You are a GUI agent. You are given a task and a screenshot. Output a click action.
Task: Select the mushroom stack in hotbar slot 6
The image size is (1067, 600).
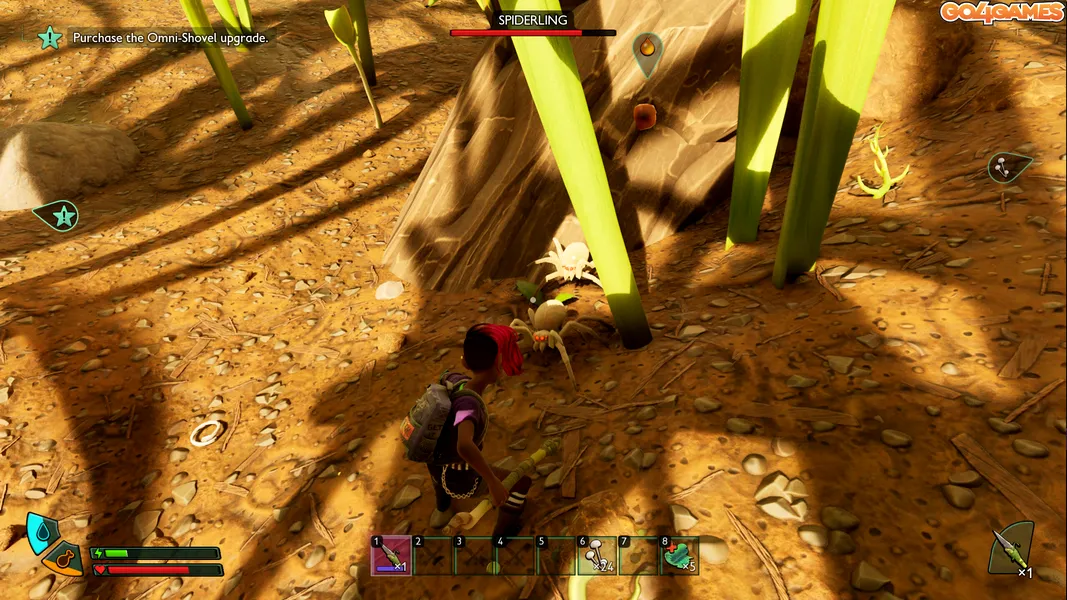point(596,556)
